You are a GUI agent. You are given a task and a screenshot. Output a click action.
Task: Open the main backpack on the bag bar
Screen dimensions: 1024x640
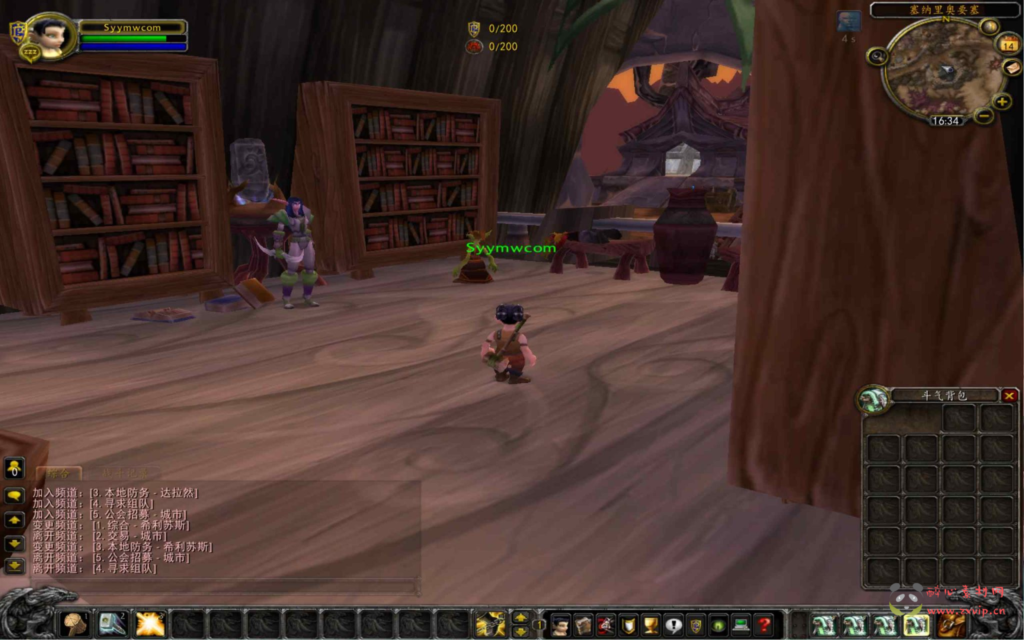[951, 625]
